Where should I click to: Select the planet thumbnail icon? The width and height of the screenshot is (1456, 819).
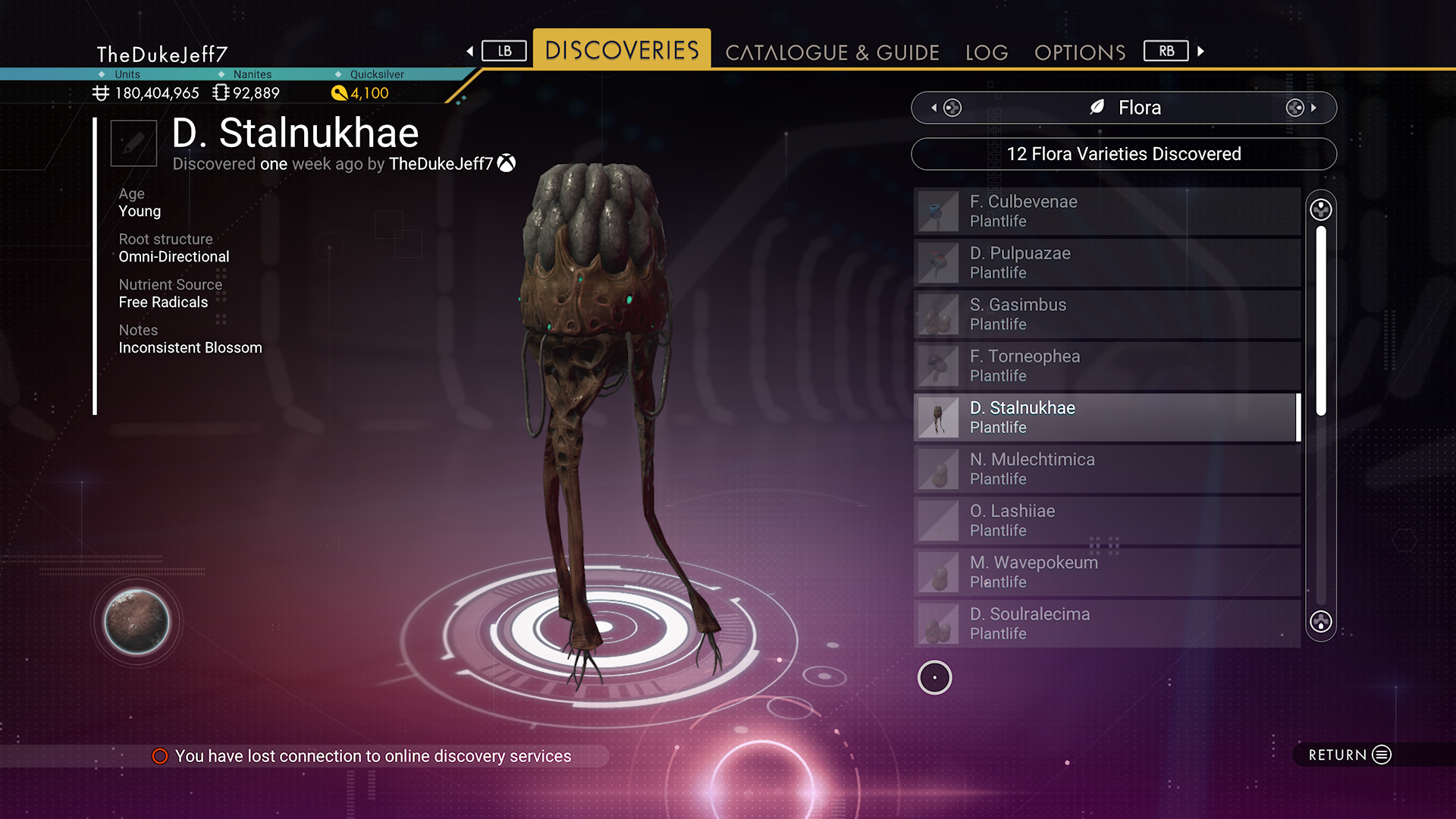(x=136, y=622)
